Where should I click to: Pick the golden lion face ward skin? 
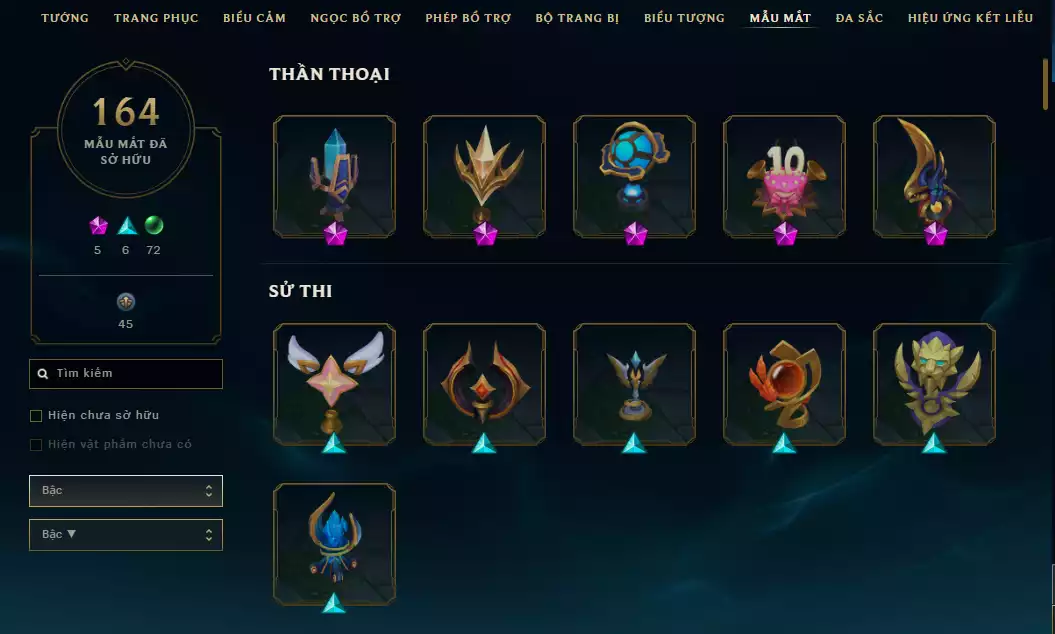(934, 383)
